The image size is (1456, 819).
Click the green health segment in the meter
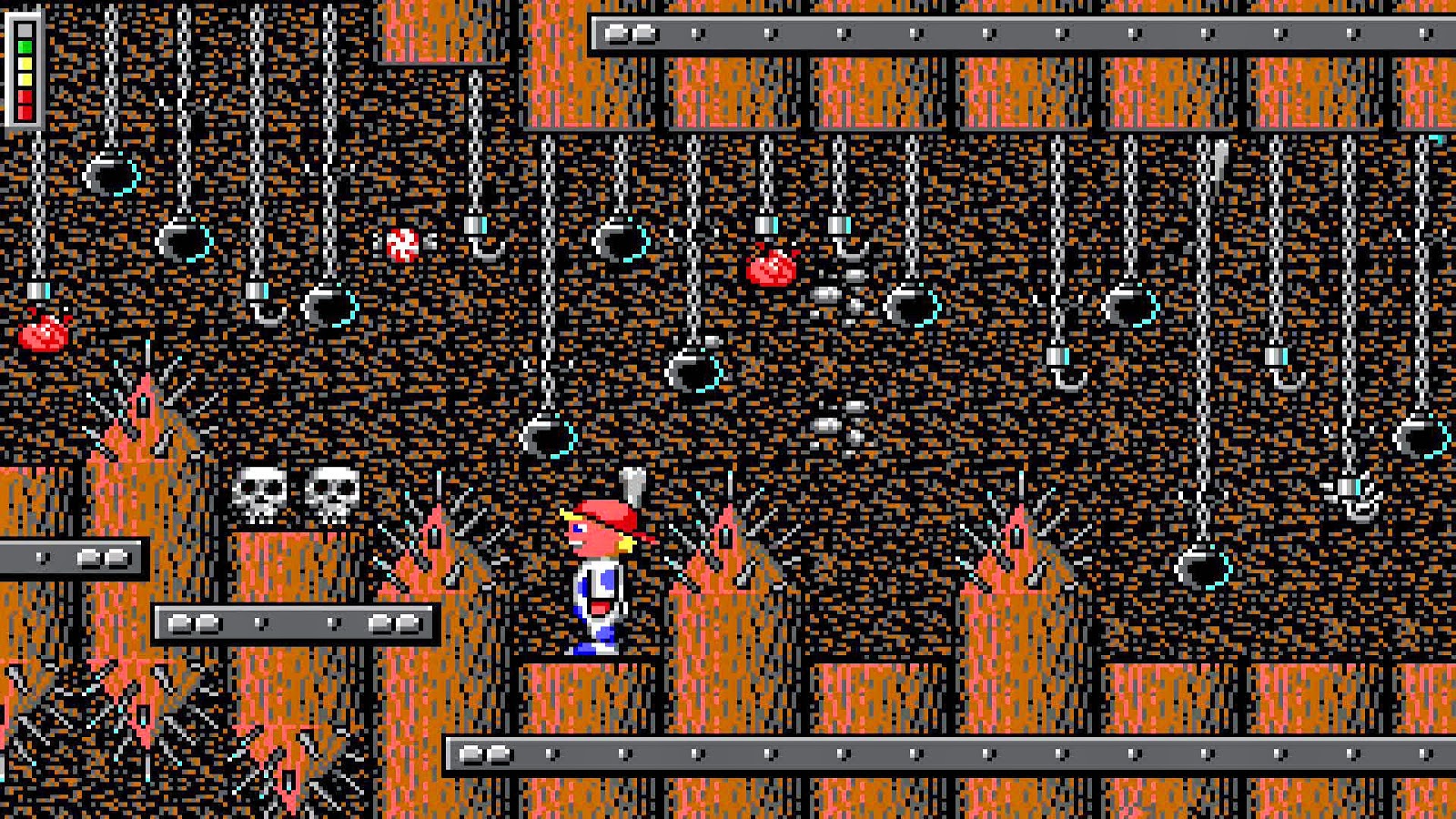pyautogui.click(x=24, y=46)
